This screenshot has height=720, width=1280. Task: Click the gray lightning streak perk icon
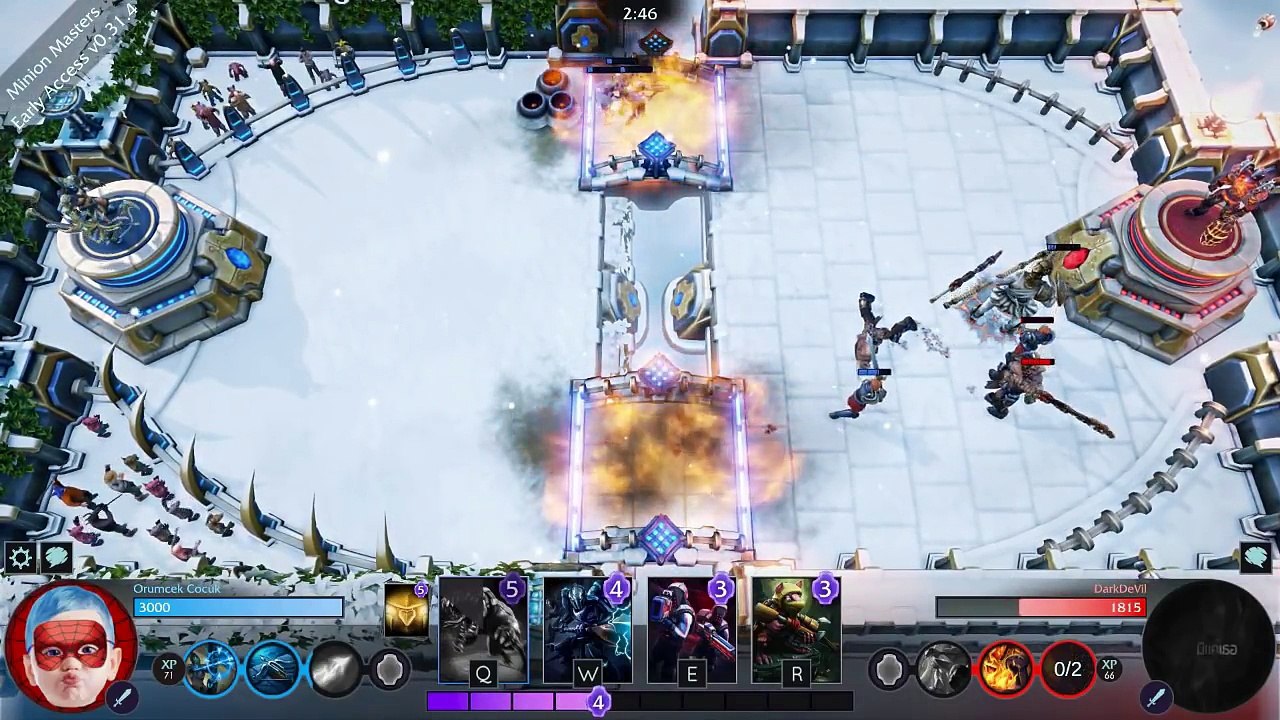pos(335,668)
